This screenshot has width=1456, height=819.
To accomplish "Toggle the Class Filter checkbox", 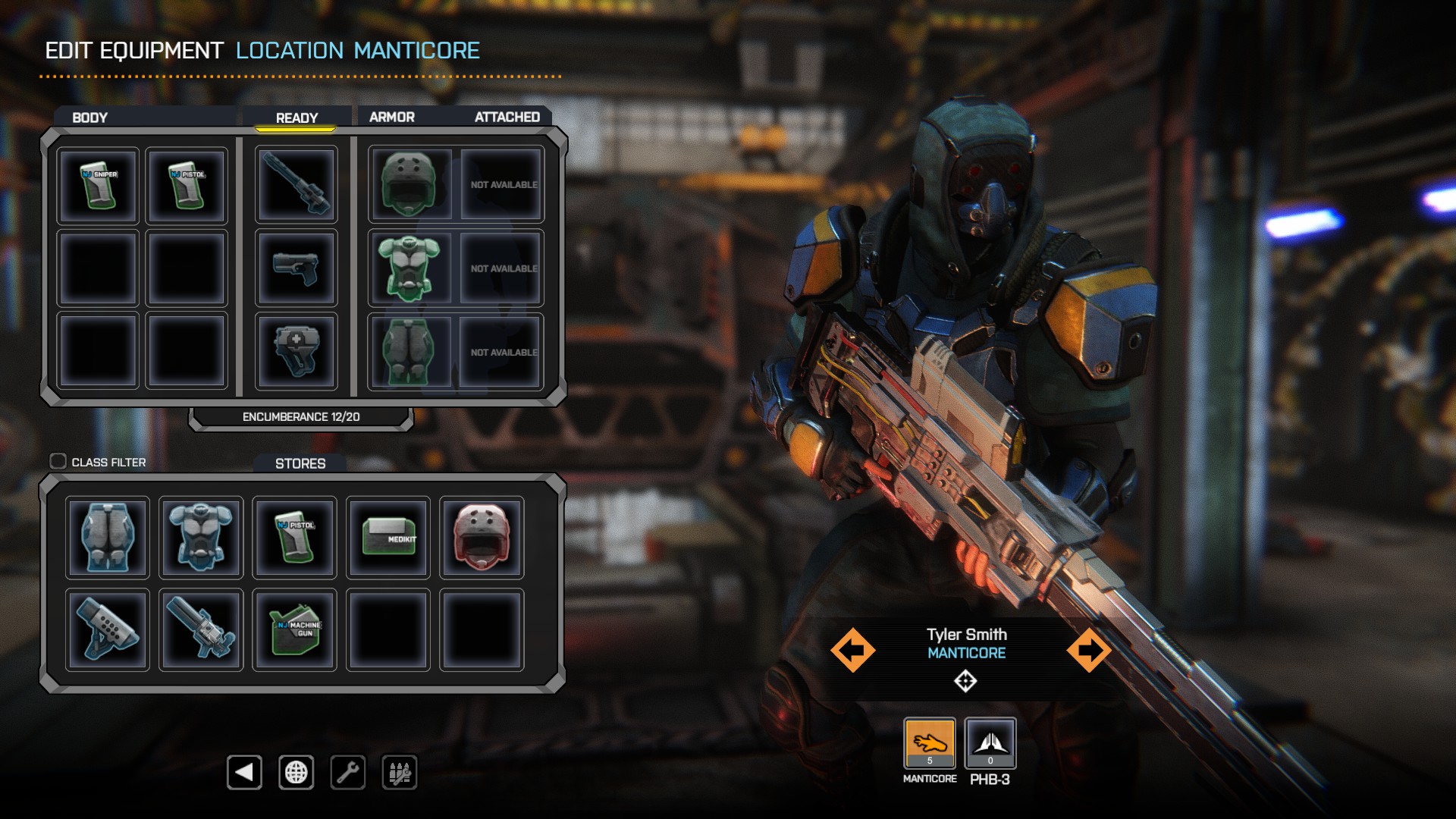I will click(58, 461).
